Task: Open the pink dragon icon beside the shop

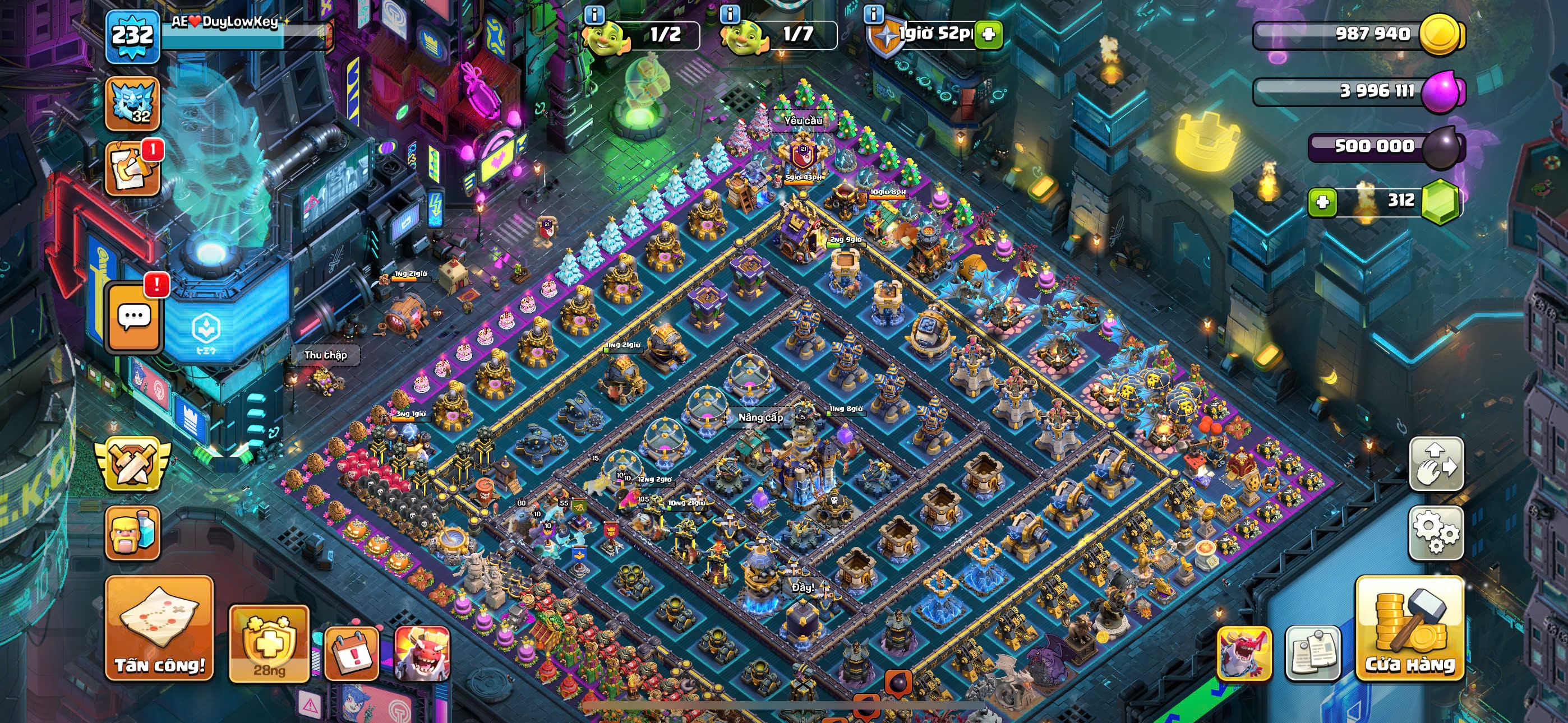Action: [1243, 653]
